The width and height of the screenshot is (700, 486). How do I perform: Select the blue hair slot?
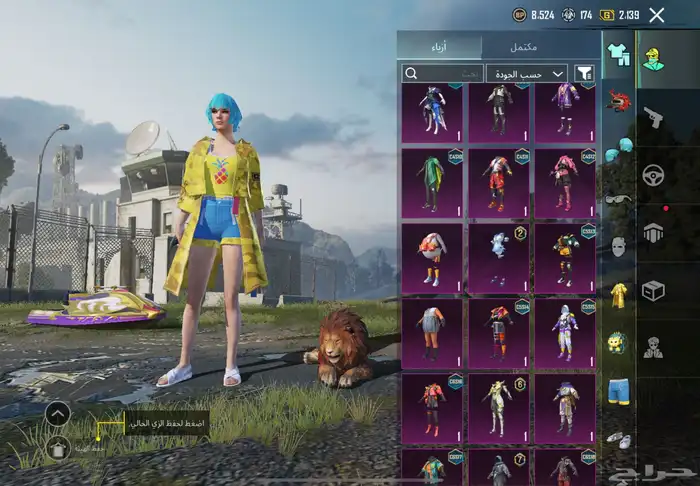pos(618,147)
